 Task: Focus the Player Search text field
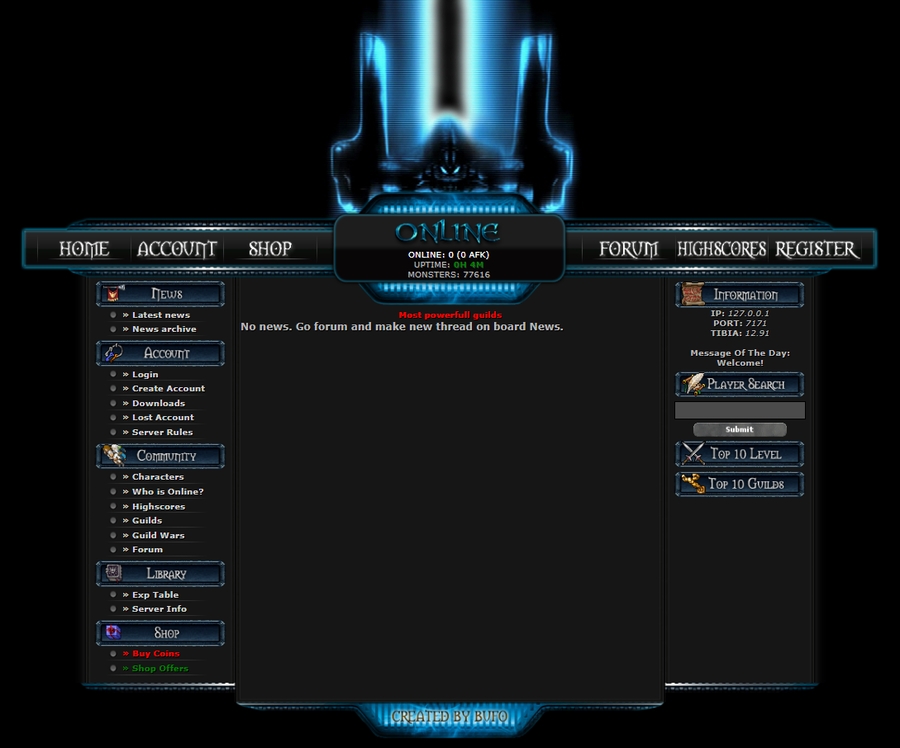[x=740, y=410]
